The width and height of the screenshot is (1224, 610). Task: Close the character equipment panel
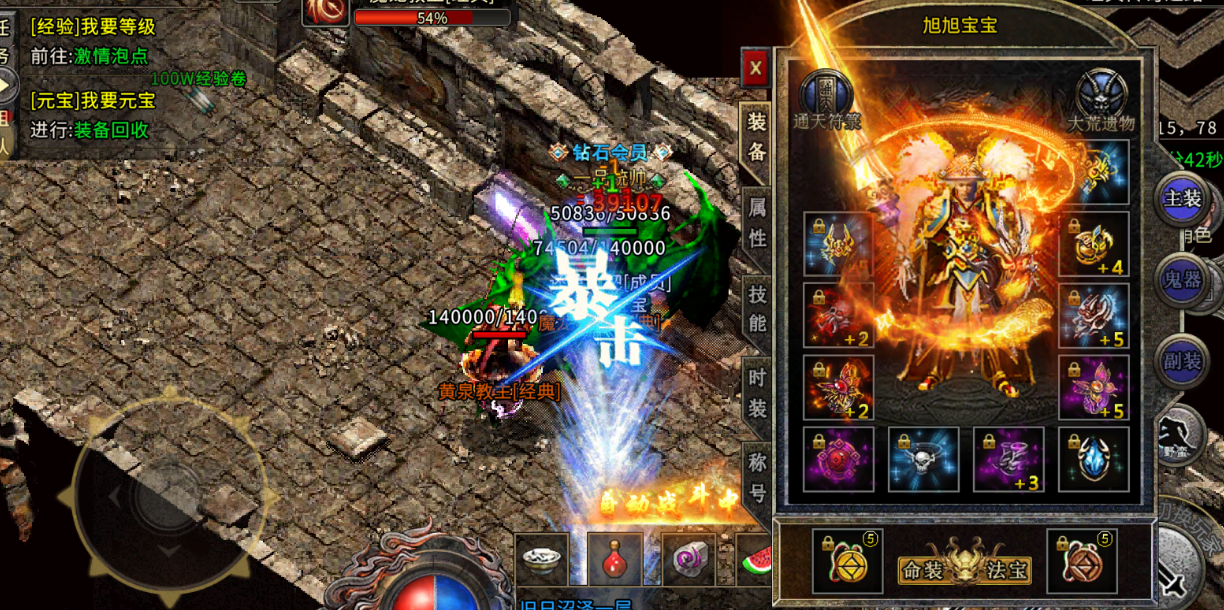(755, 68)
